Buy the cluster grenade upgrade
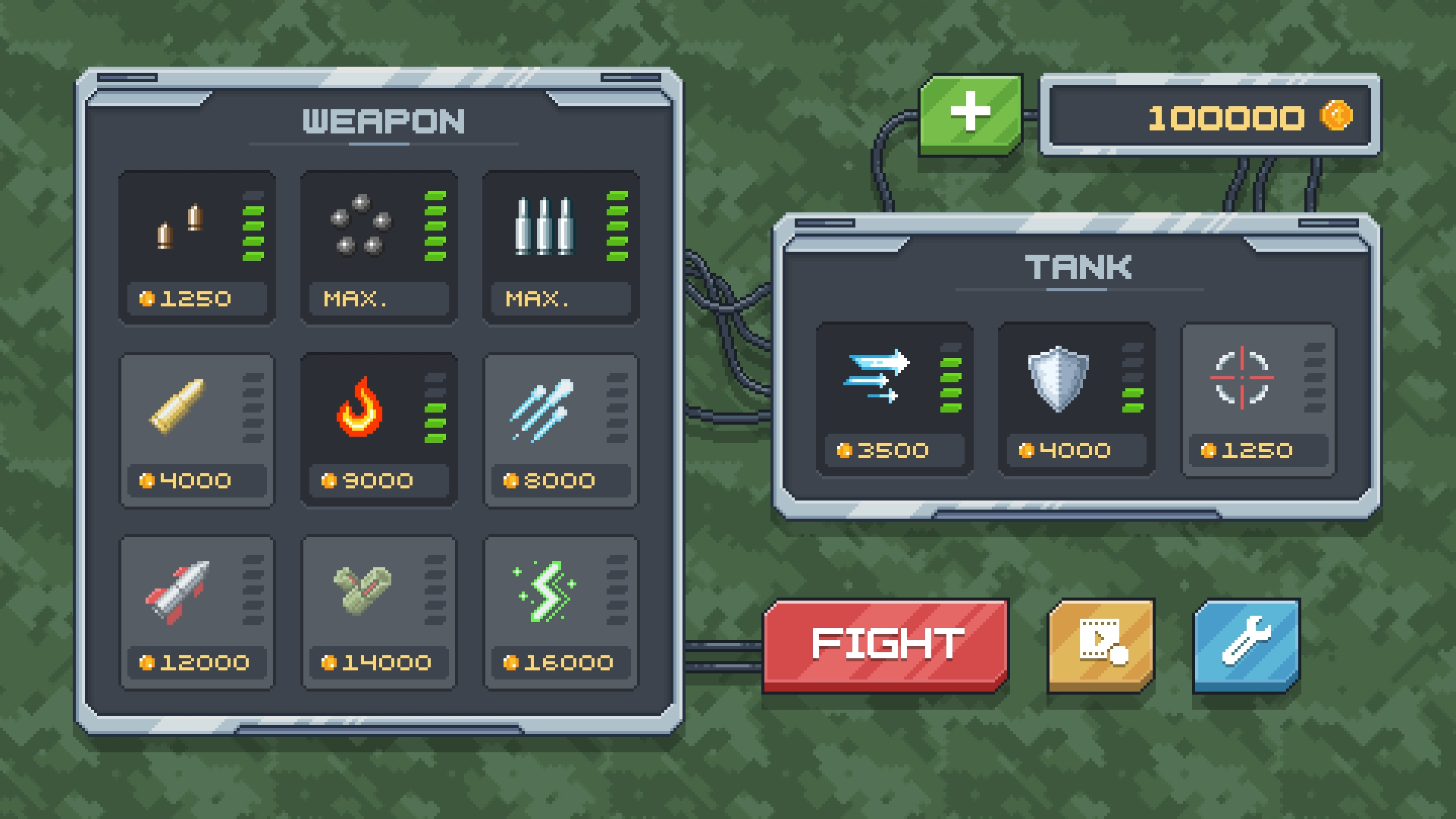This screenshot has height=819, width=1456. pos(379,610)
